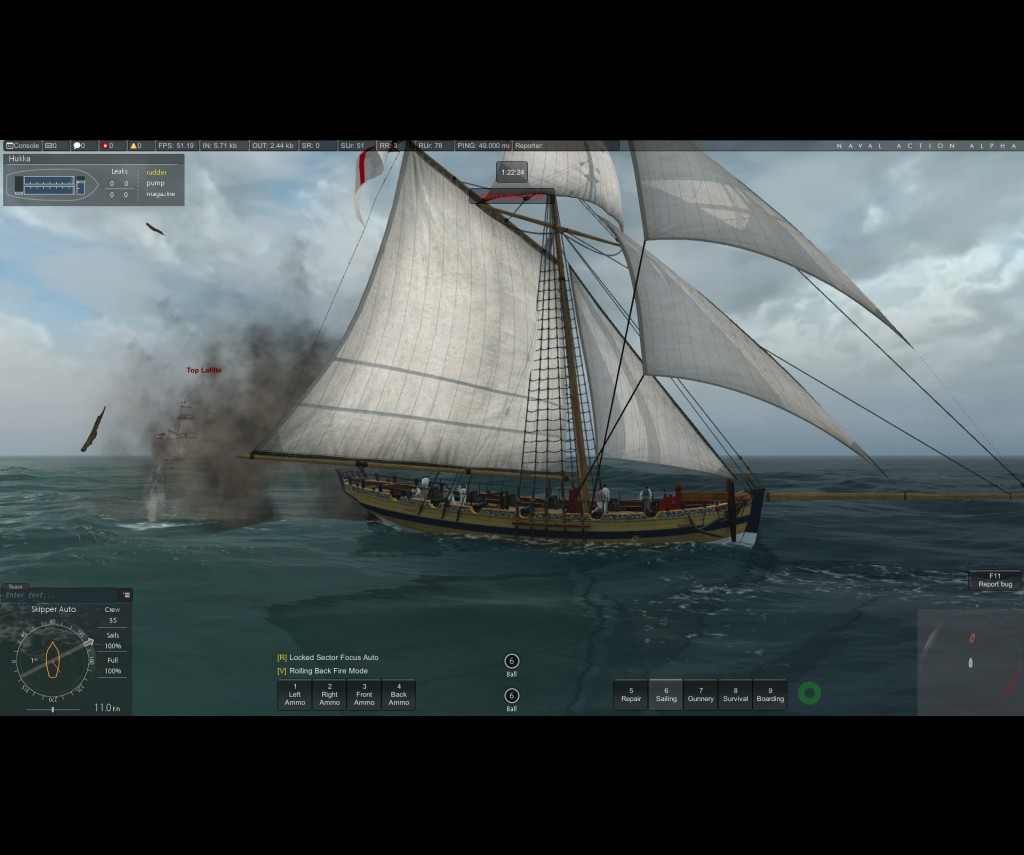Click the radar minimap
This screenshot has height=855, width=1024.
click(x=970, y=662)
